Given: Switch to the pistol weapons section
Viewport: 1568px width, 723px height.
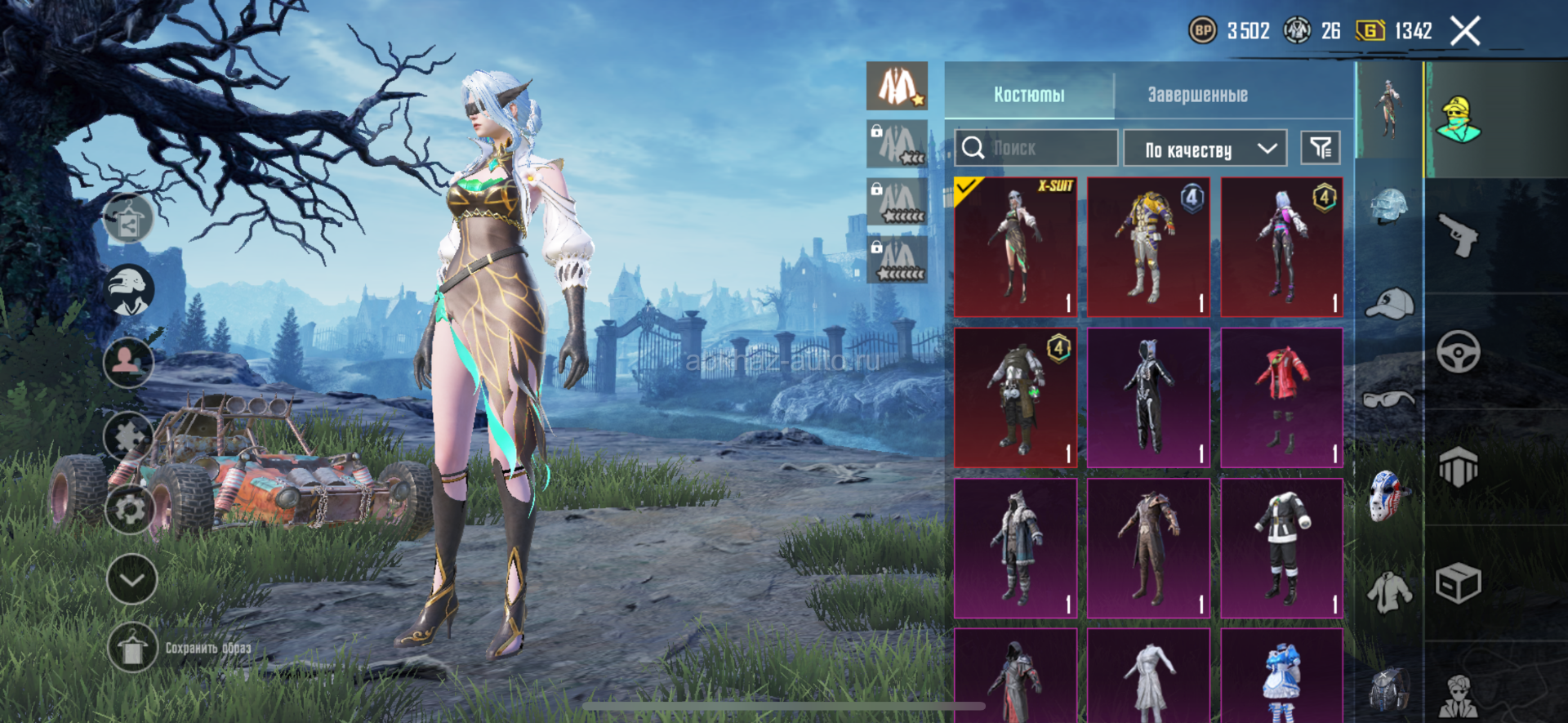Looking at the screenshot, I should pyautogui.click(x=1459, y=235).
